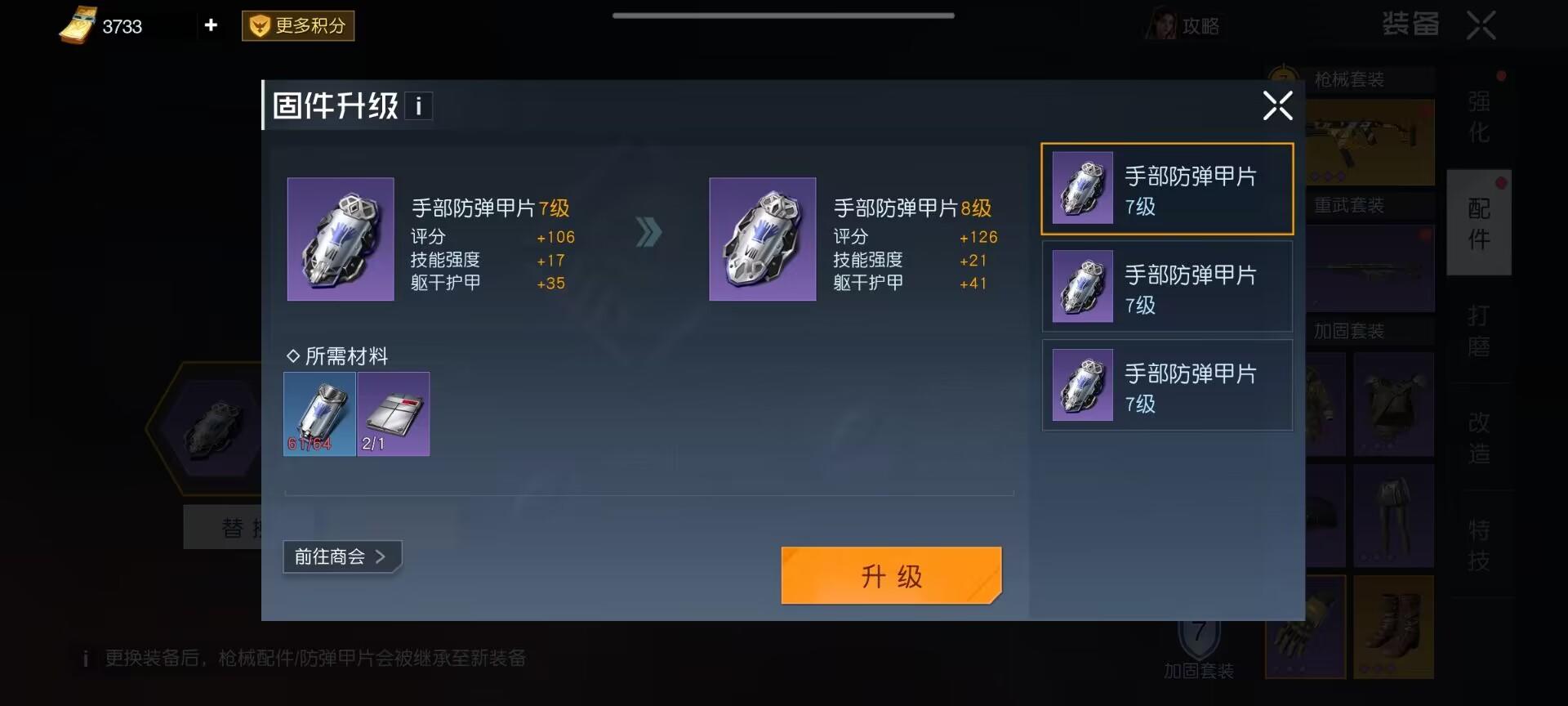The image size is (1568, 706).
Task: Tap the 攻略 avatar icon at top
Action: click(1162, 25)
